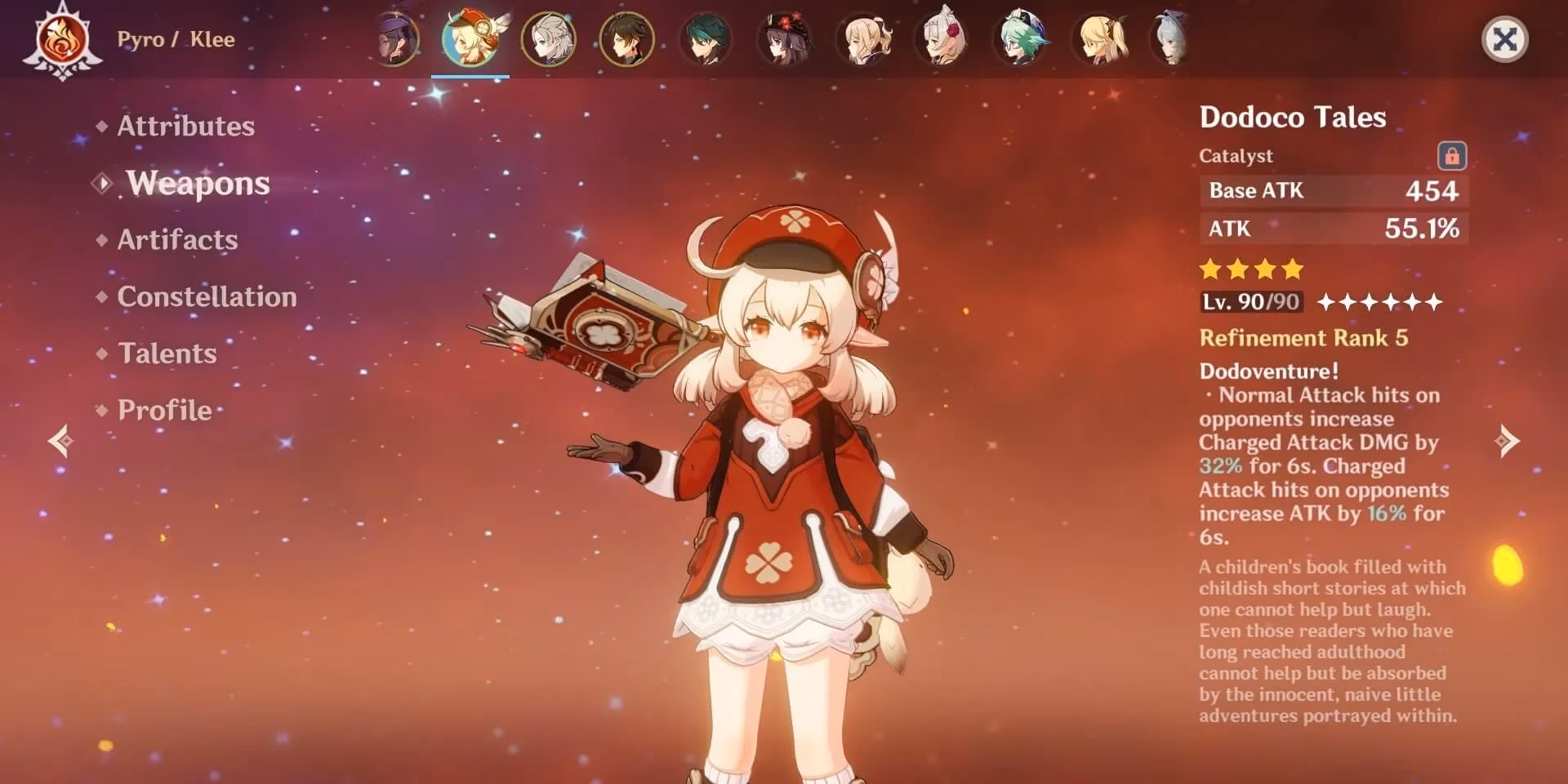Viewport: 1568px width, 784px height.
Task: Close the character screen
Action: click(1504, 39)
